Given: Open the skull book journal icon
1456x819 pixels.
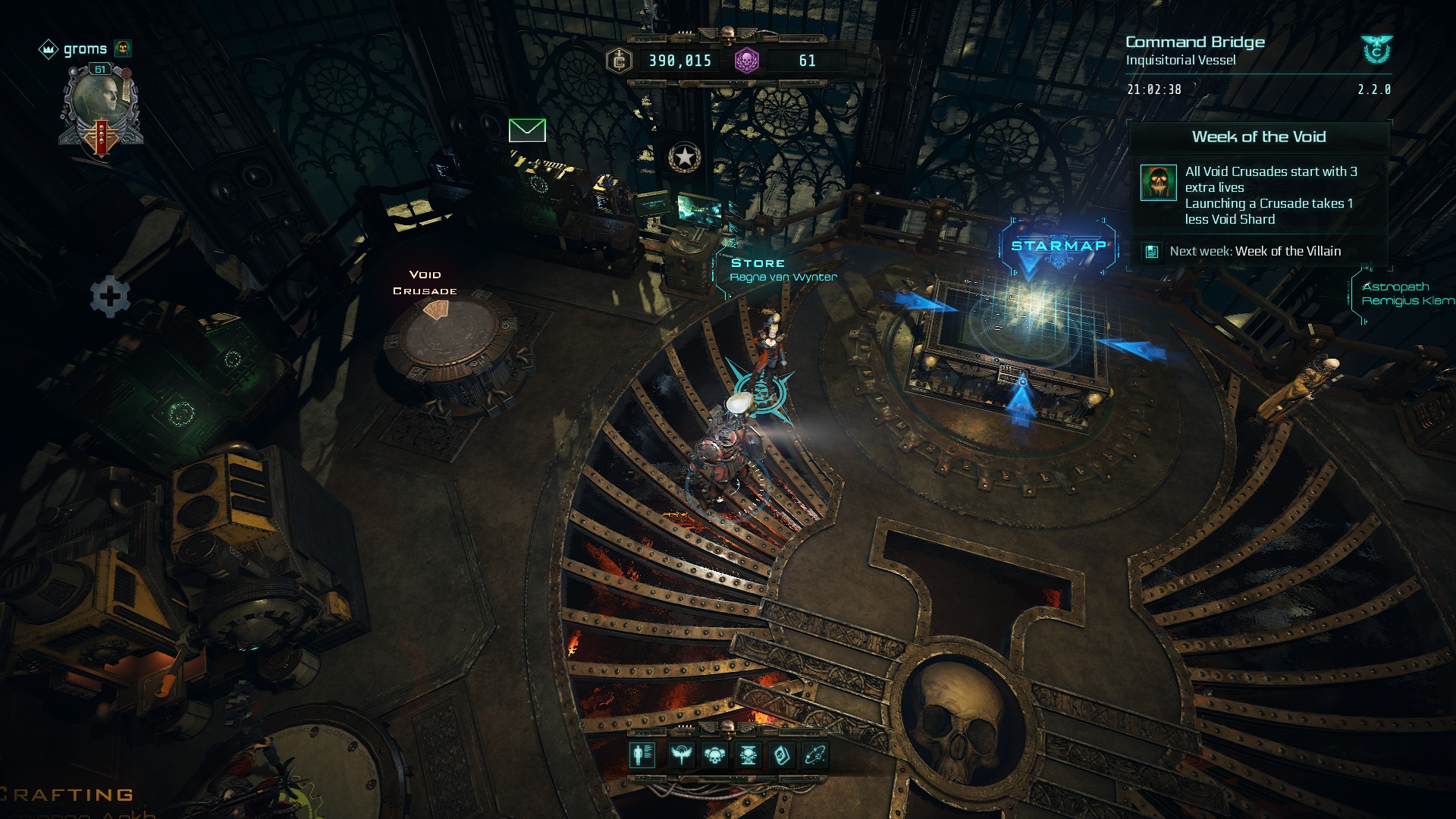Looking at the screenshot, I should pyautogui.click(x=782, y=755).
